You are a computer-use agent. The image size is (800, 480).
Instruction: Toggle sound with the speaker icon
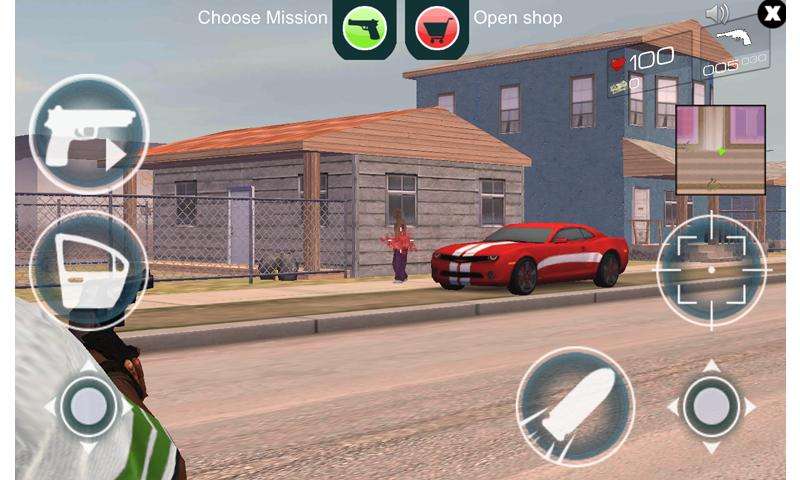click(717, 14)
